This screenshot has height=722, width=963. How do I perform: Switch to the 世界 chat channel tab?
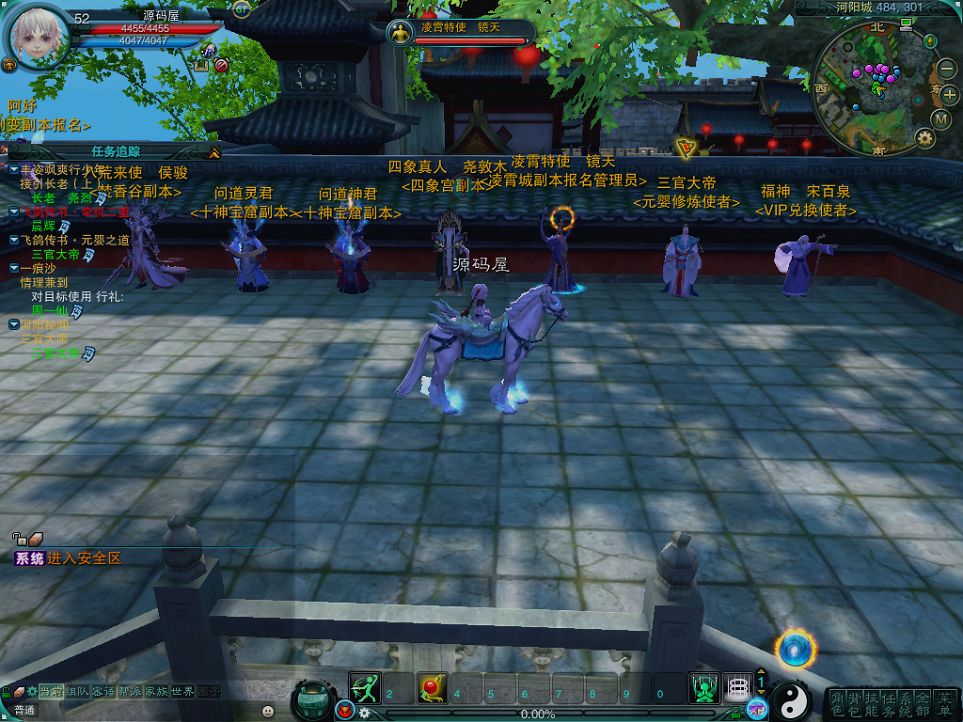[x=182, y=691]
